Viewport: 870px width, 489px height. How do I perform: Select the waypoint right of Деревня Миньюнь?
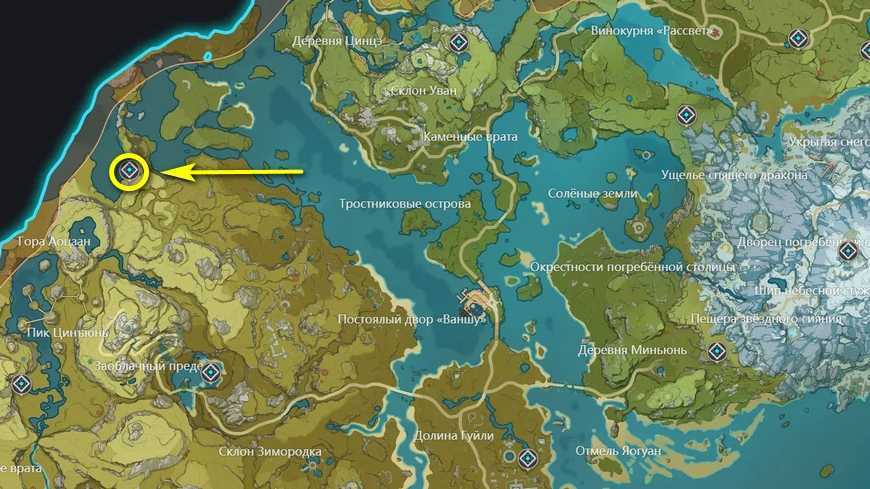point(716,351)
